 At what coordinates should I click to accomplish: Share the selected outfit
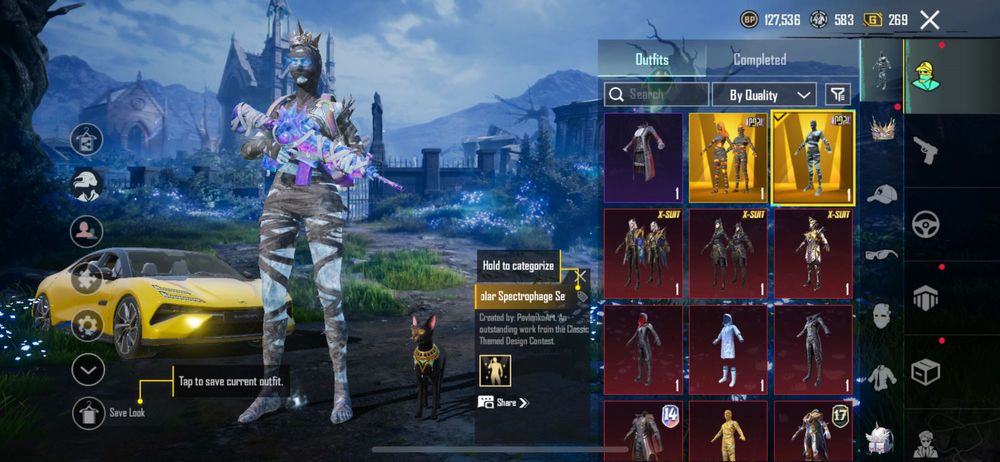click(x=503, y=402)
